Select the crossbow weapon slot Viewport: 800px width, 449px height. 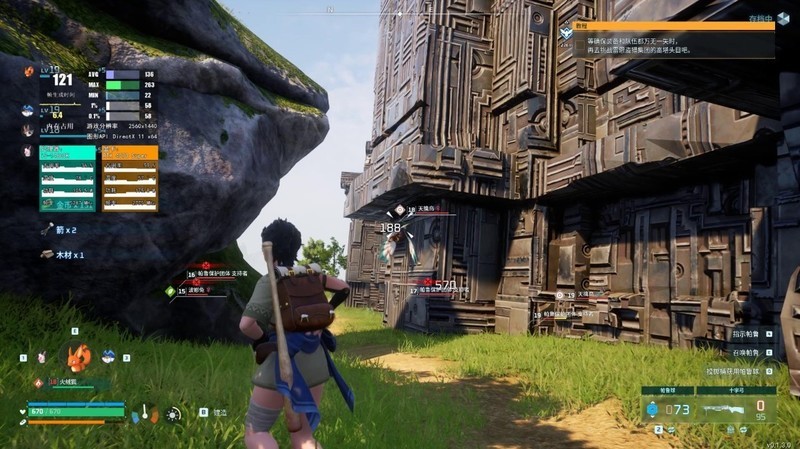click(737, 408)
